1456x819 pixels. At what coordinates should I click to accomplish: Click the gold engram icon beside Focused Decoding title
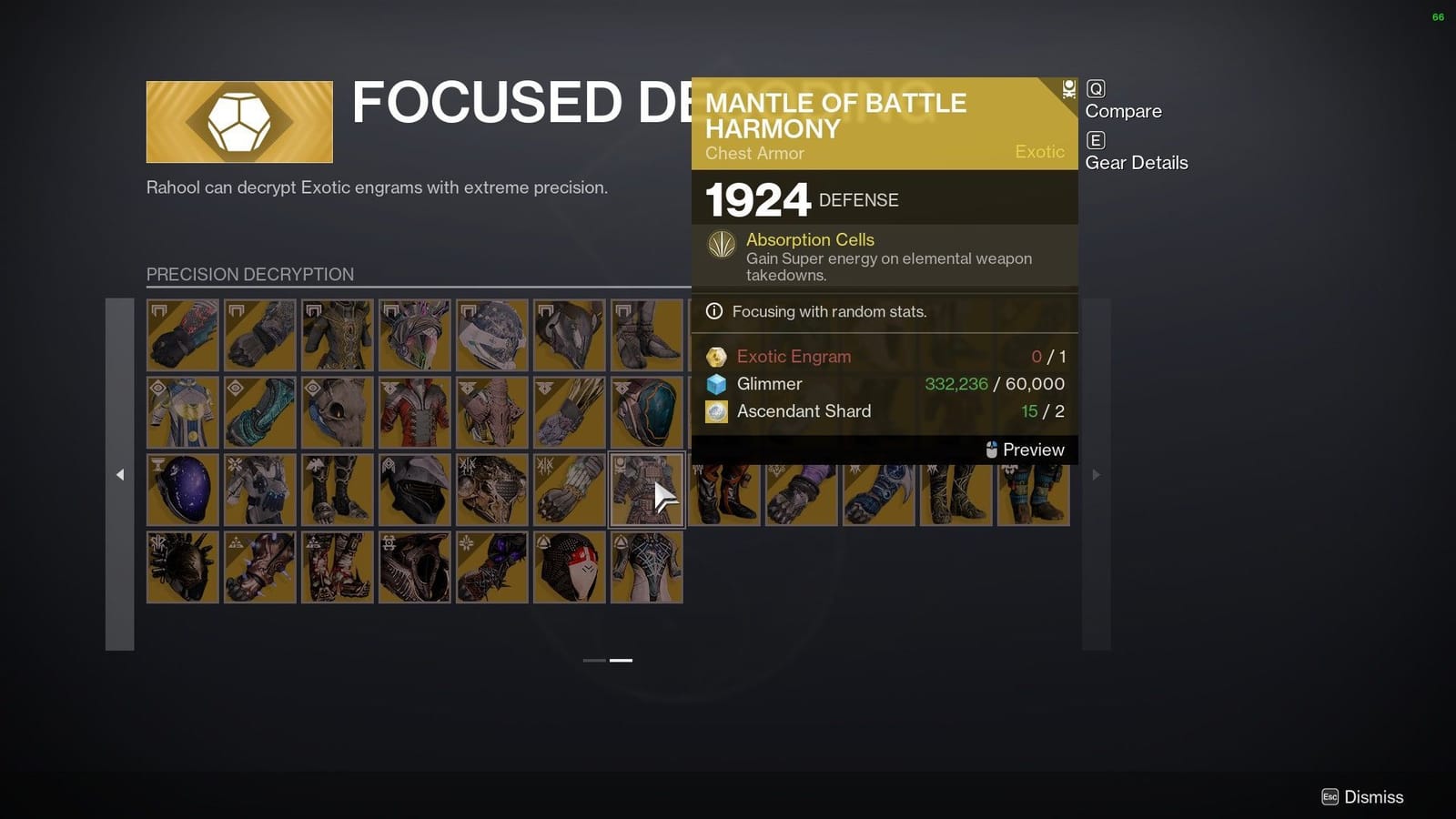239,119
